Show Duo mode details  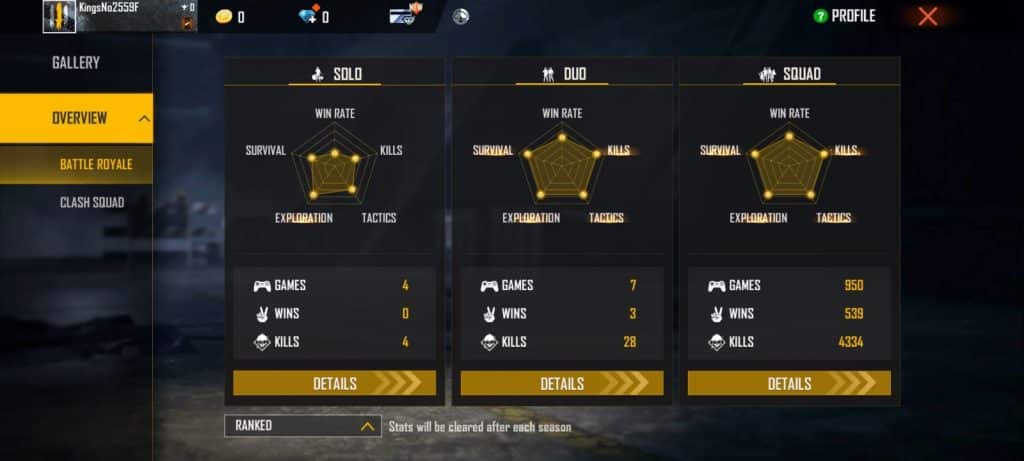coord(561,383)
